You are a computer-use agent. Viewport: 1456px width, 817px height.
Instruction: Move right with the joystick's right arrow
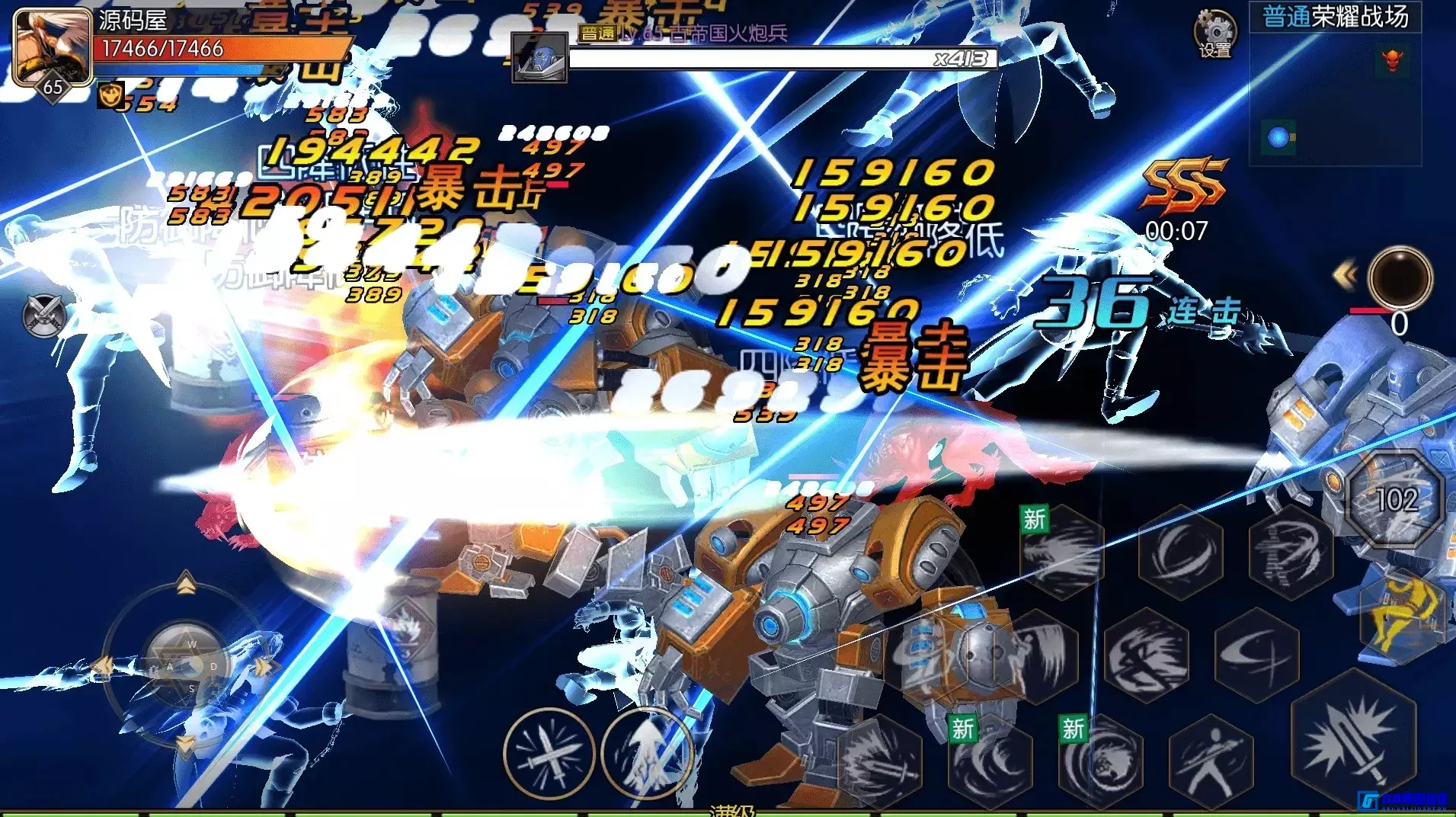coord(264,666)
